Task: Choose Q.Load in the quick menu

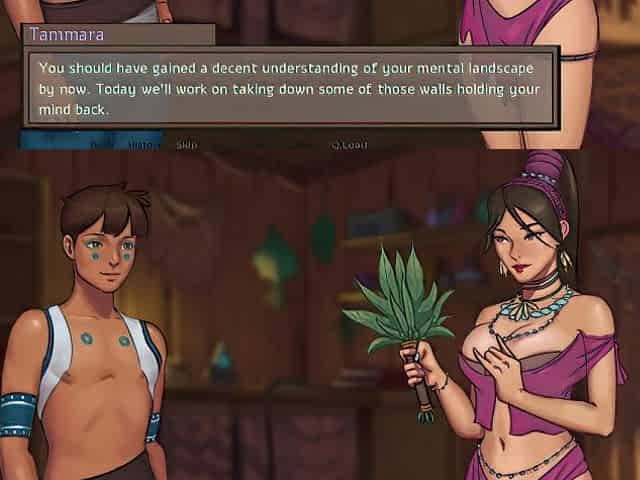Action: tap(349, 144)
